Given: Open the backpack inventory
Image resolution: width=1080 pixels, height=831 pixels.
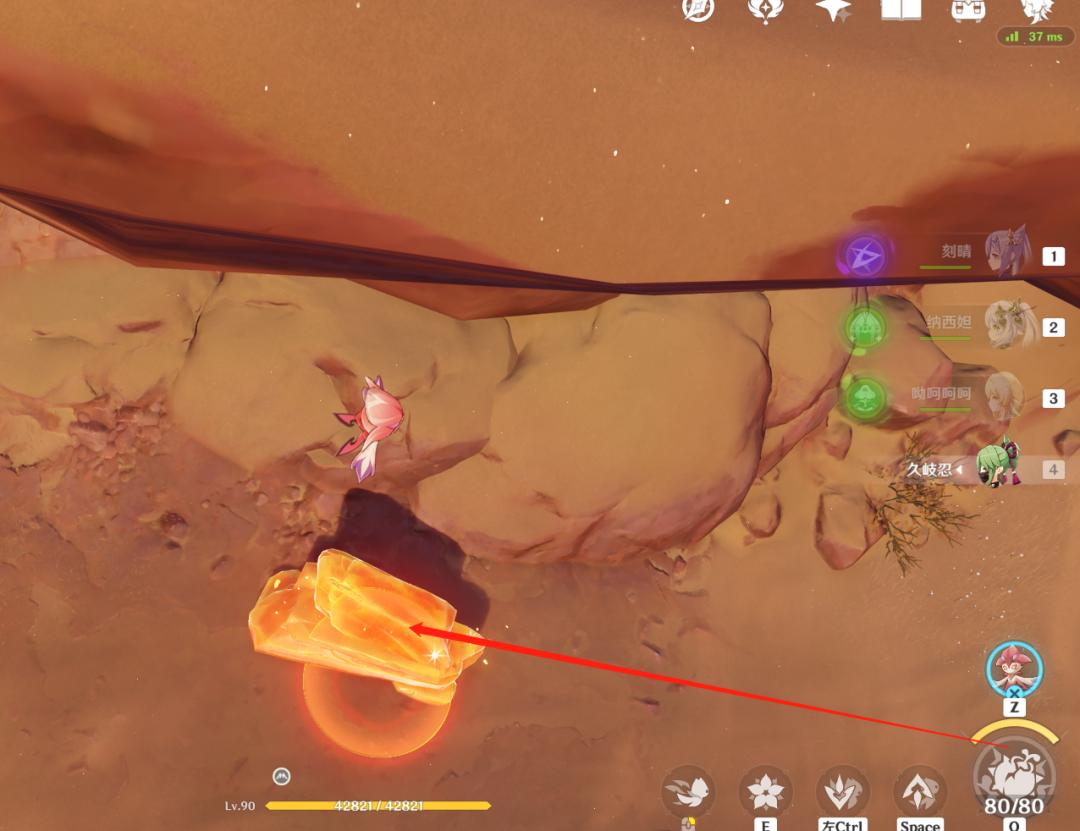Looking at the screenshot, I should [968, 9].
